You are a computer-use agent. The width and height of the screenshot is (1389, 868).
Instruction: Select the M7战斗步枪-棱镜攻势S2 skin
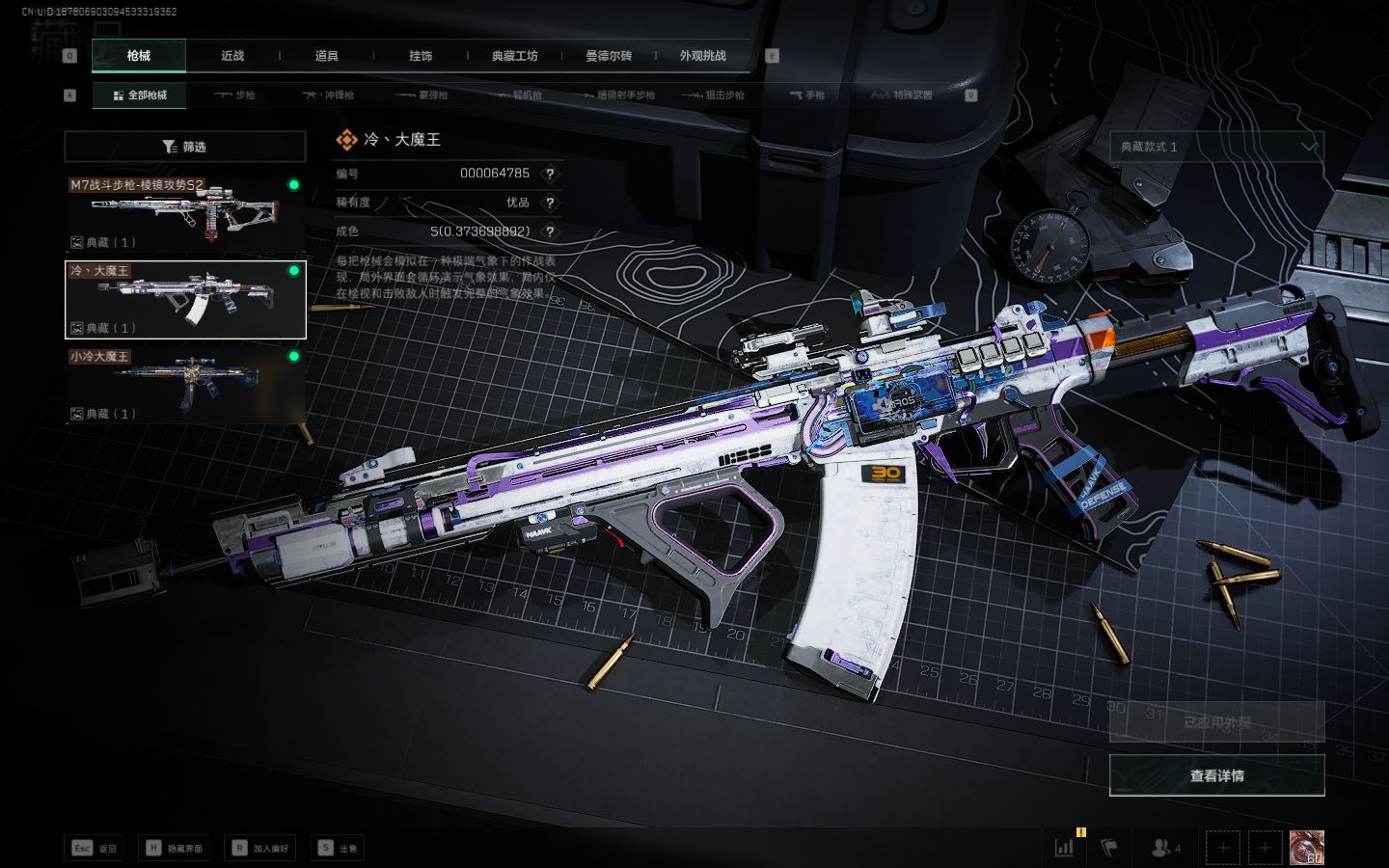point(185,212)
